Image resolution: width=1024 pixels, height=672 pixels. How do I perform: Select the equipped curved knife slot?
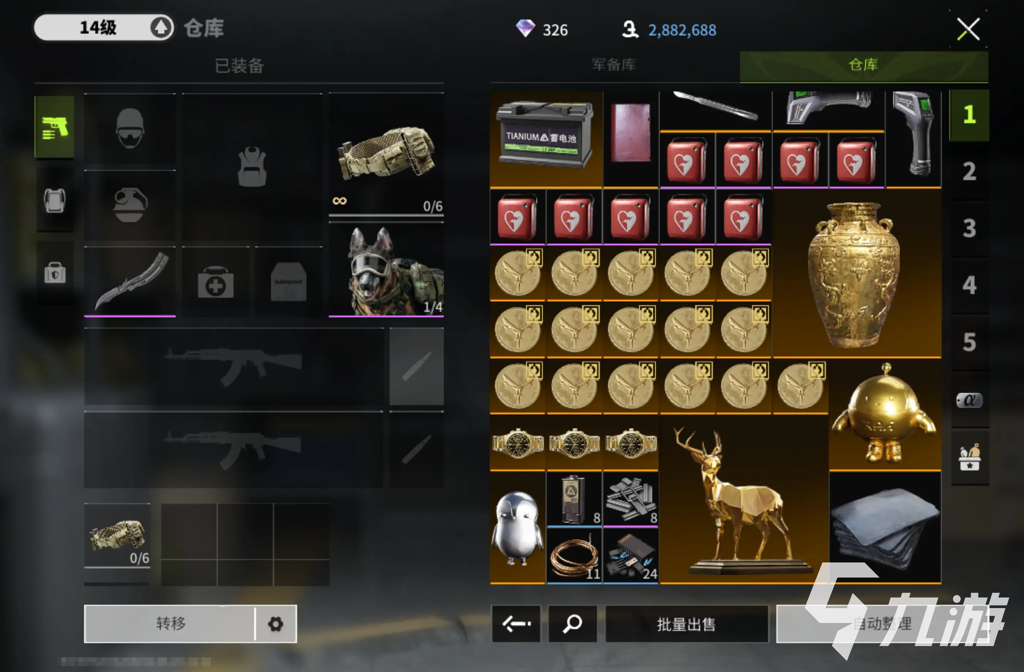point(130,281)
